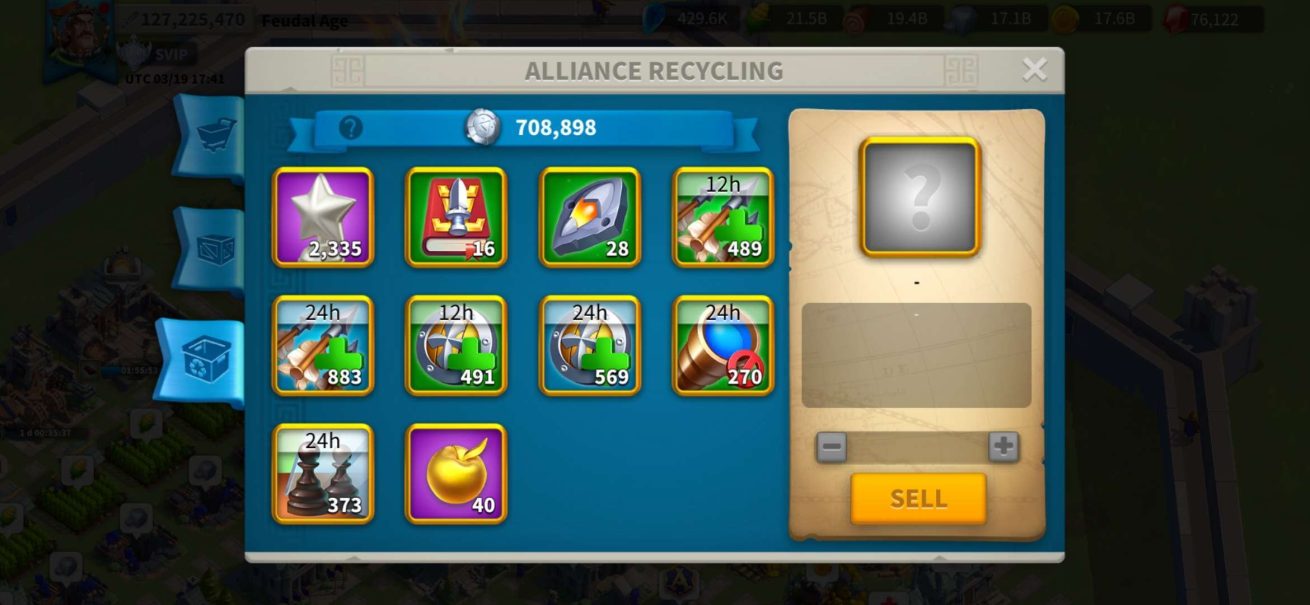
Task: Select the recycling bin tab
Action: (206, 360)
